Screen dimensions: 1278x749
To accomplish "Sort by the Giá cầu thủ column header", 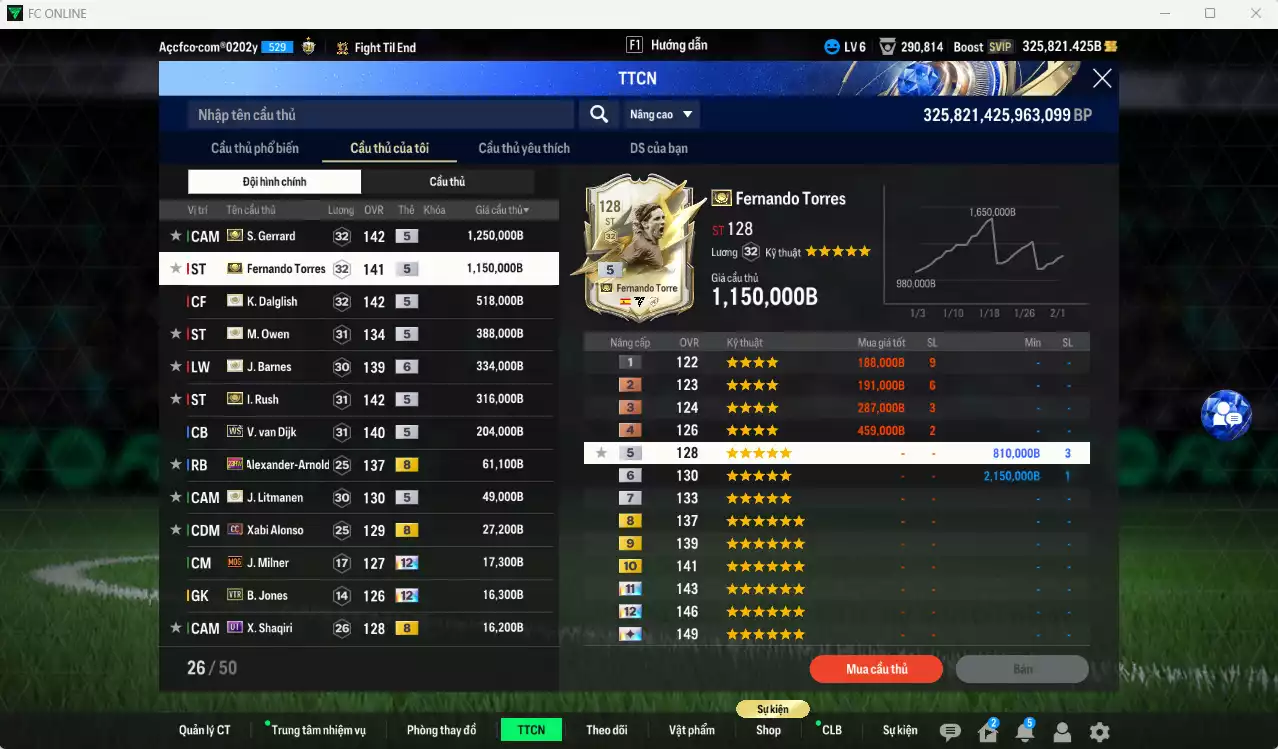I will tap(502, 210).
